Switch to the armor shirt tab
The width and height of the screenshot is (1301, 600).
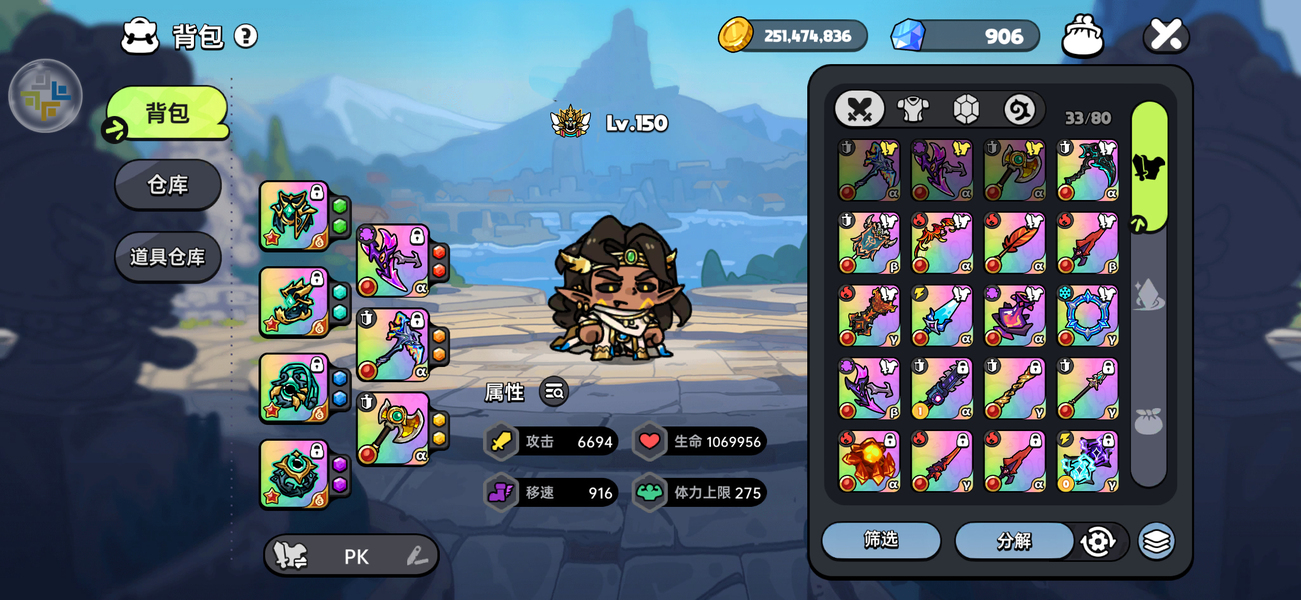(x=913, y=109)
